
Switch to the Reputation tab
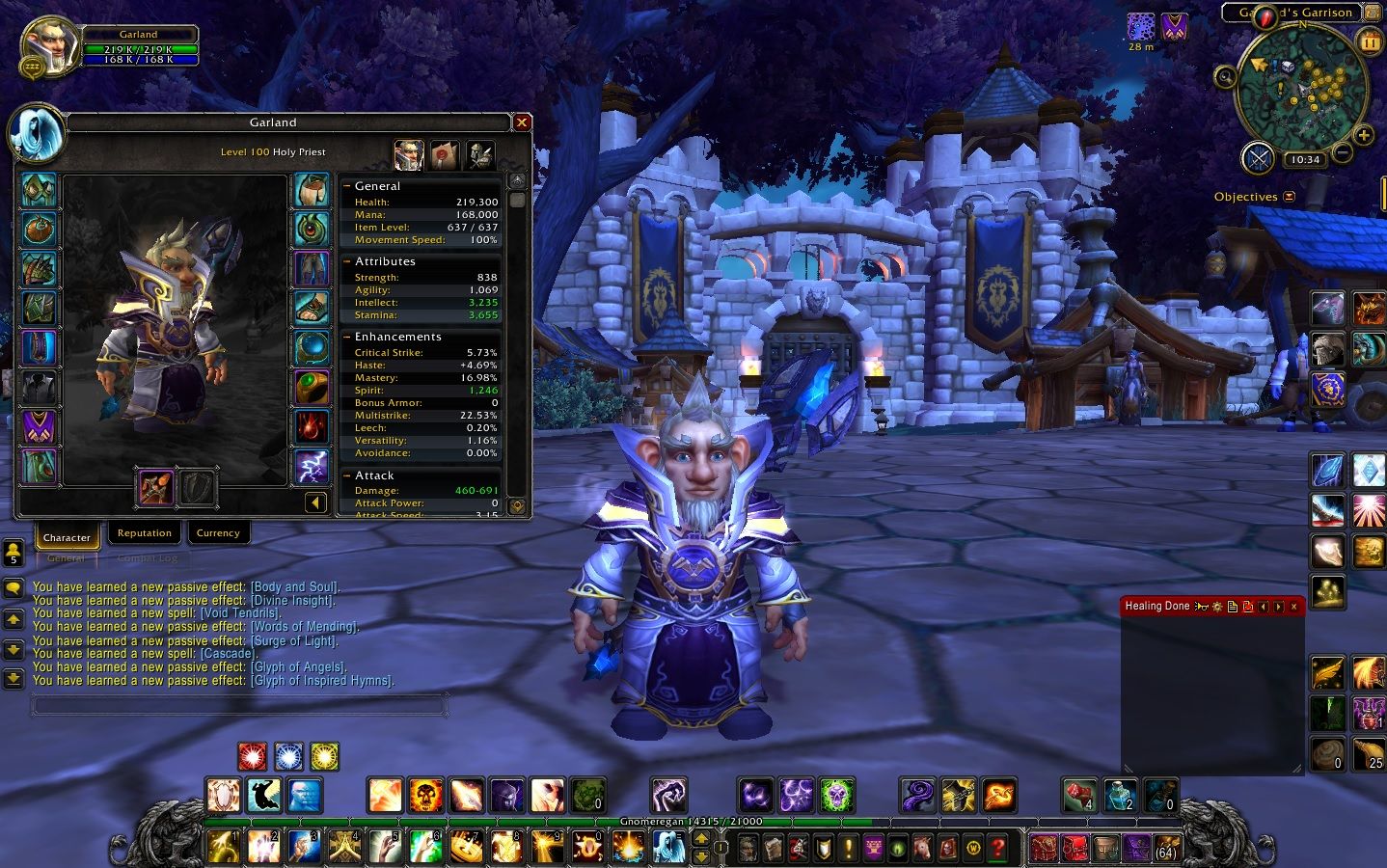click(x=144, y=533)
